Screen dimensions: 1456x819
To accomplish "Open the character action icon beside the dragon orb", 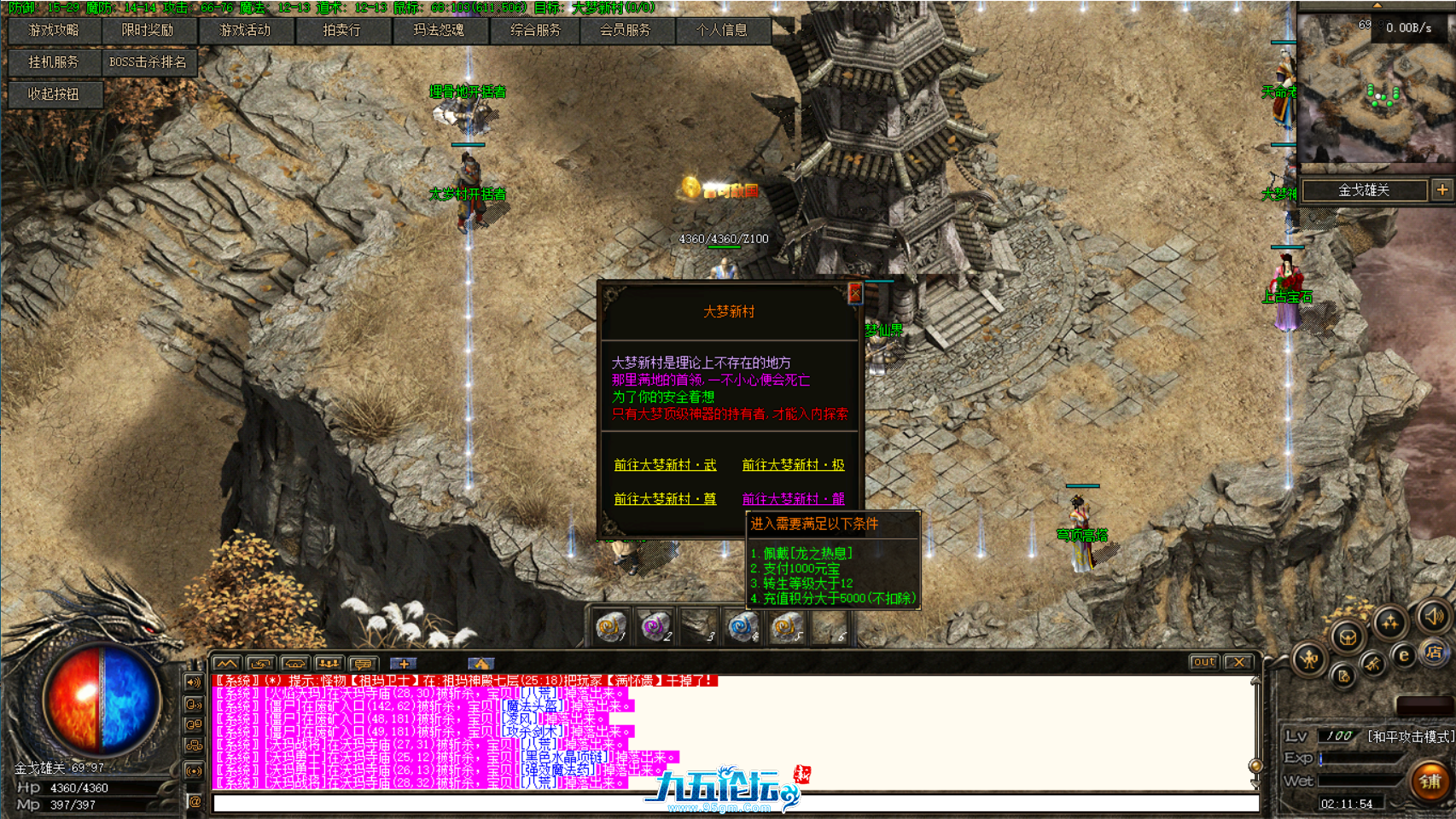I will click(x=1310, y=659).
